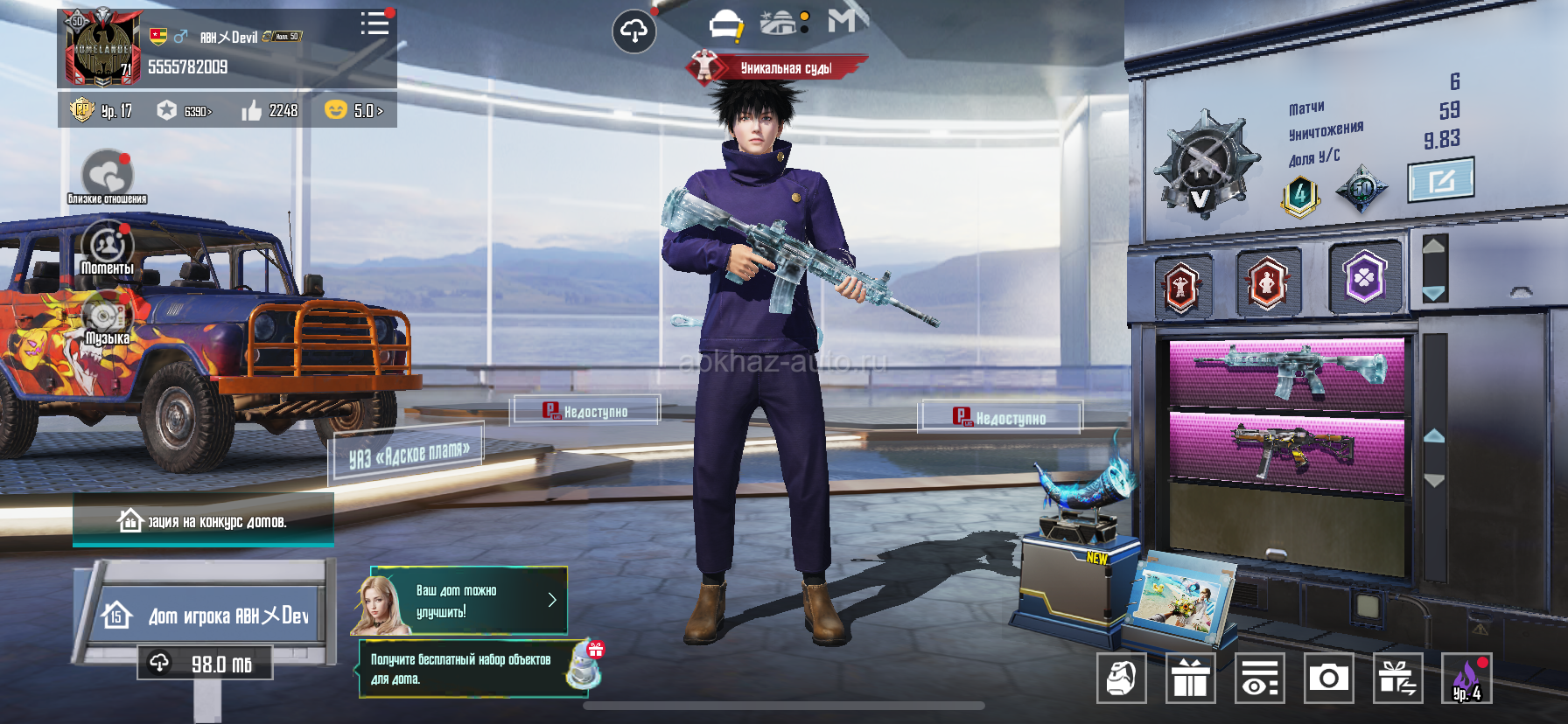Edit the stats card with the pencil button
The image size is (1568, 724).
tap(1440, 180)
